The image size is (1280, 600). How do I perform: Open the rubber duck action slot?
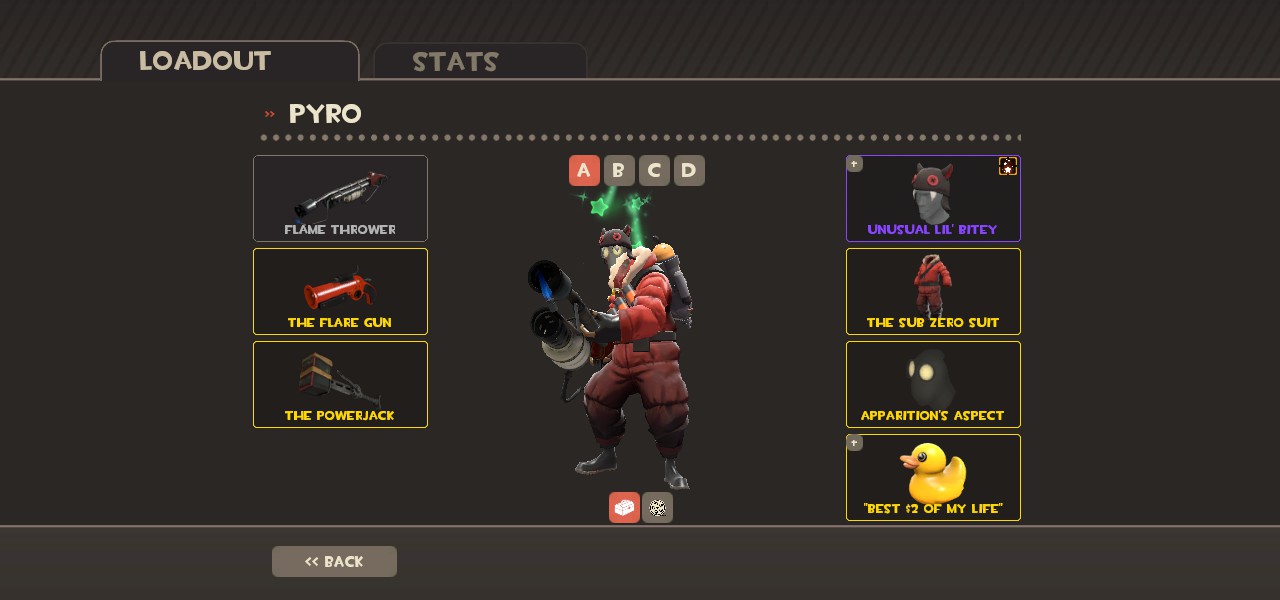932,477
